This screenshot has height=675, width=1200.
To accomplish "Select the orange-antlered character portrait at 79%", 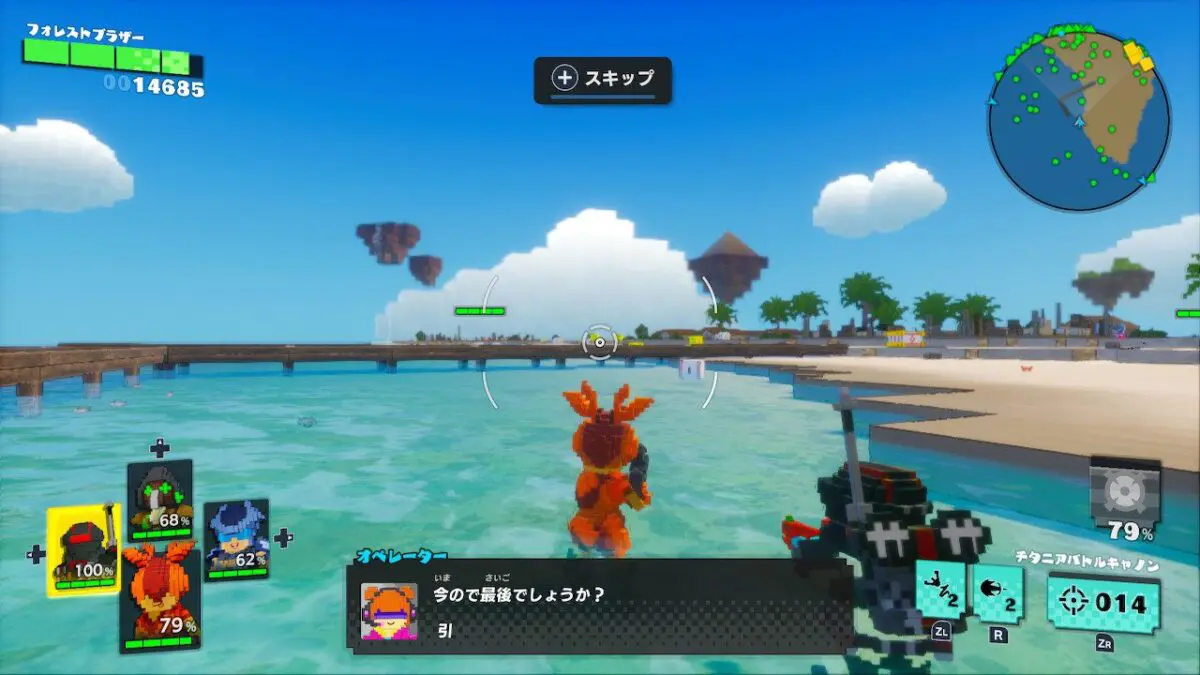I will coord(161,596).
